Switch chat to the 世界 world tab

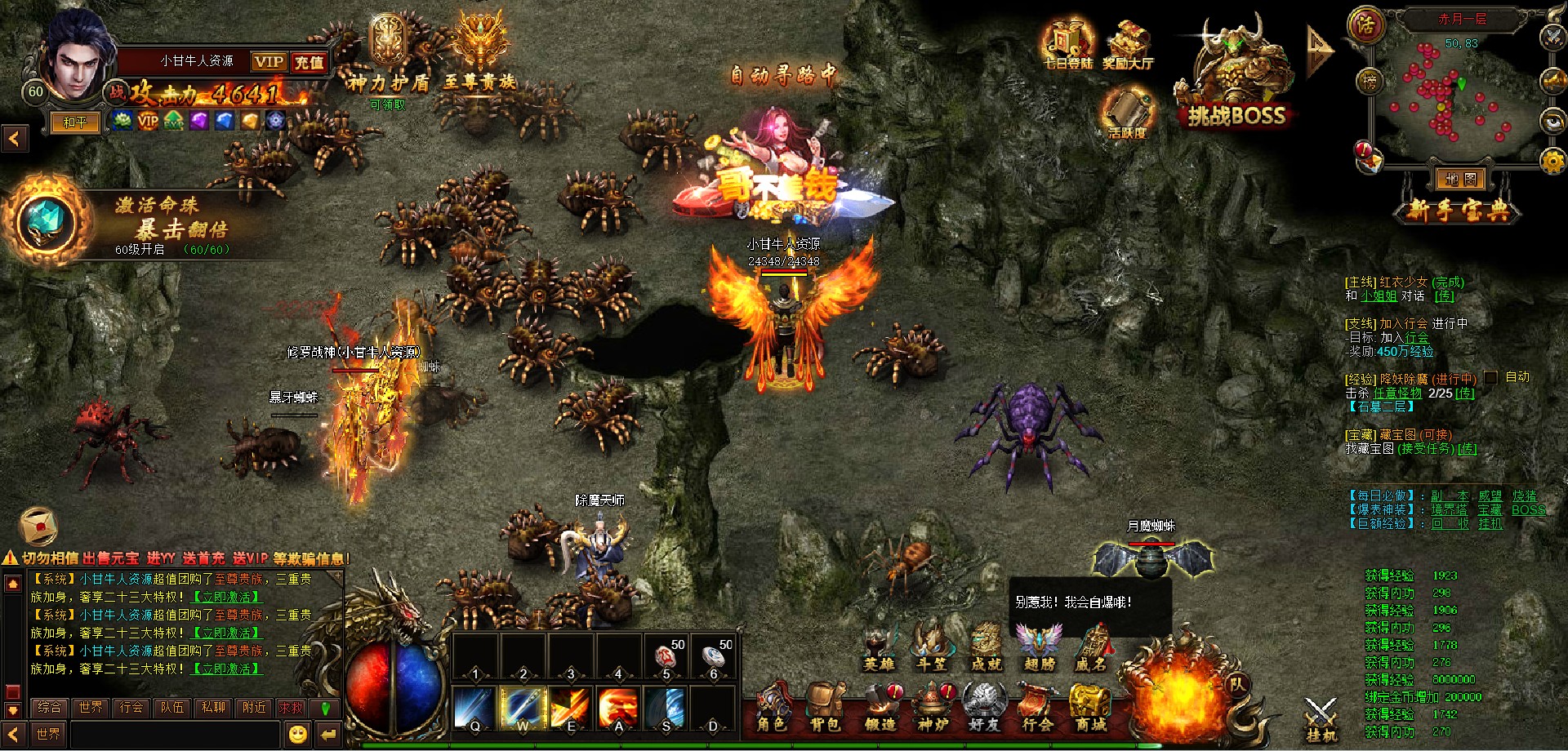click(x=91, y=707)
